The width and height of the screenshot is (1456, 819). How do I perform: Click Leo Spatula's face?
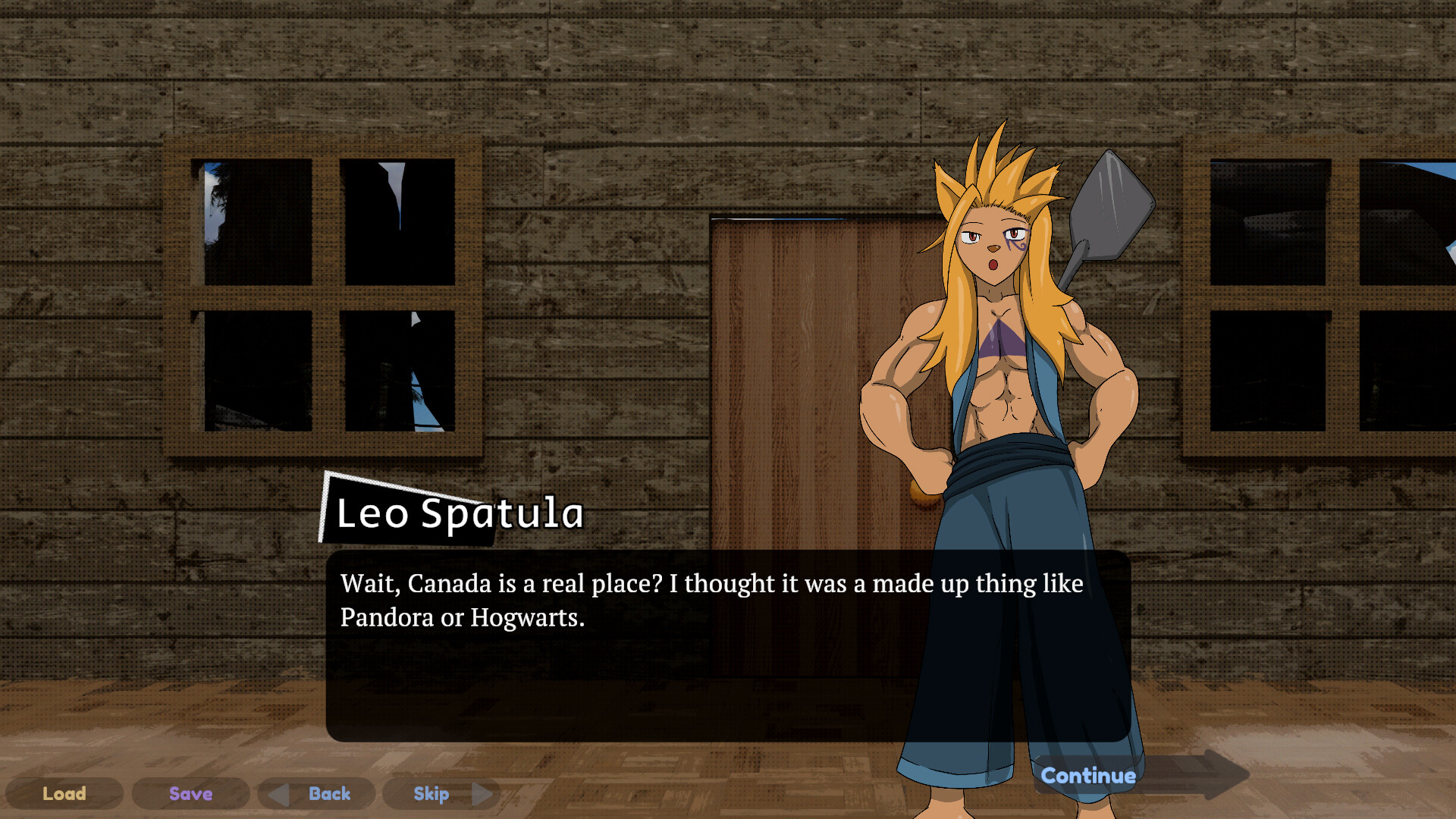pos(993,243)
